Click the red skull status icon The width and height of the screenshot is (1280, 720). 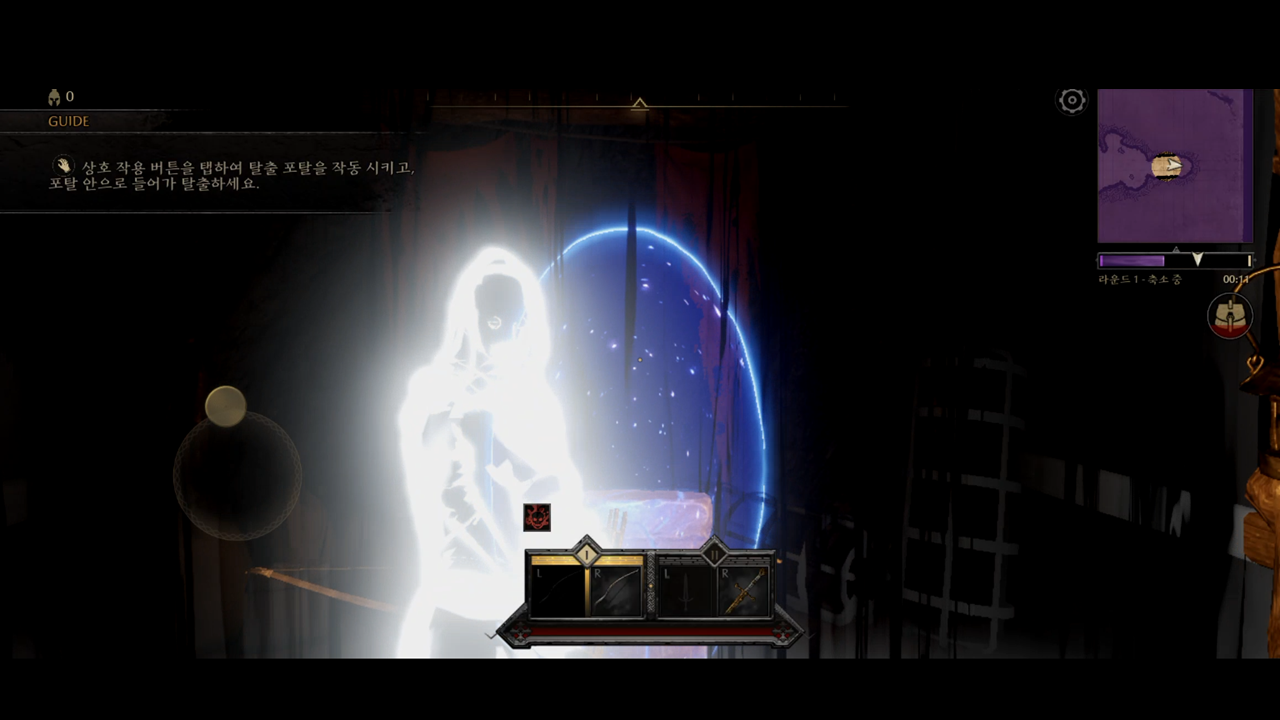537,517
